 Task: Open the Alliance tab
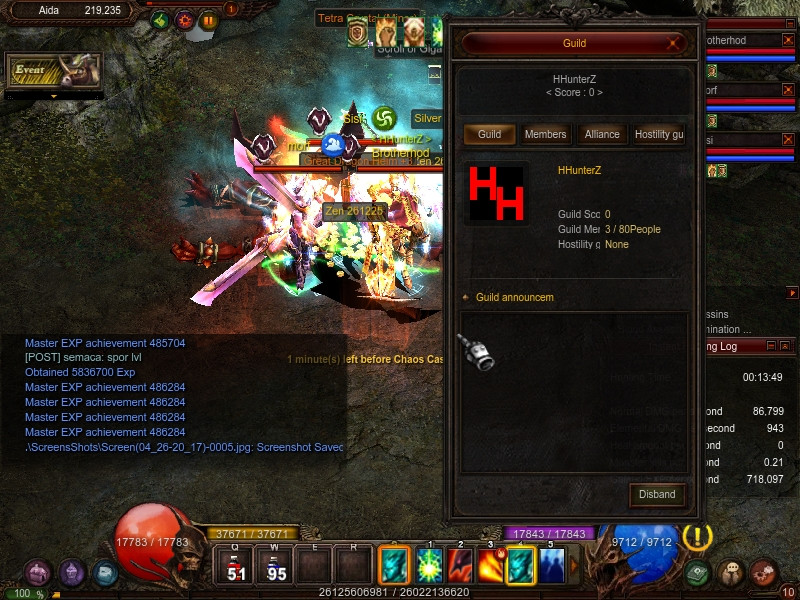602,135
